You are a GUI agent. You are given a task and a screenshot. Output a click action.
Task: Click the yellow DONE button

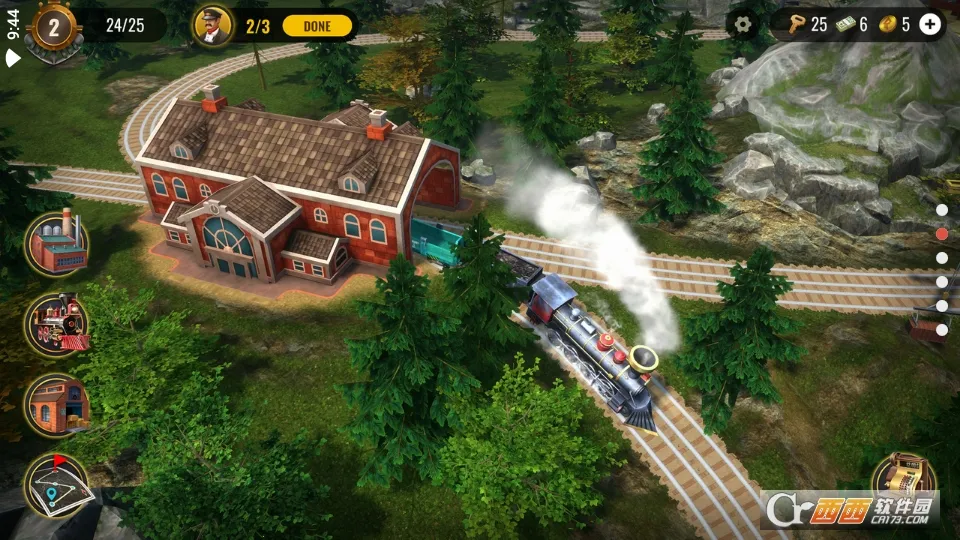pos(317,26)
